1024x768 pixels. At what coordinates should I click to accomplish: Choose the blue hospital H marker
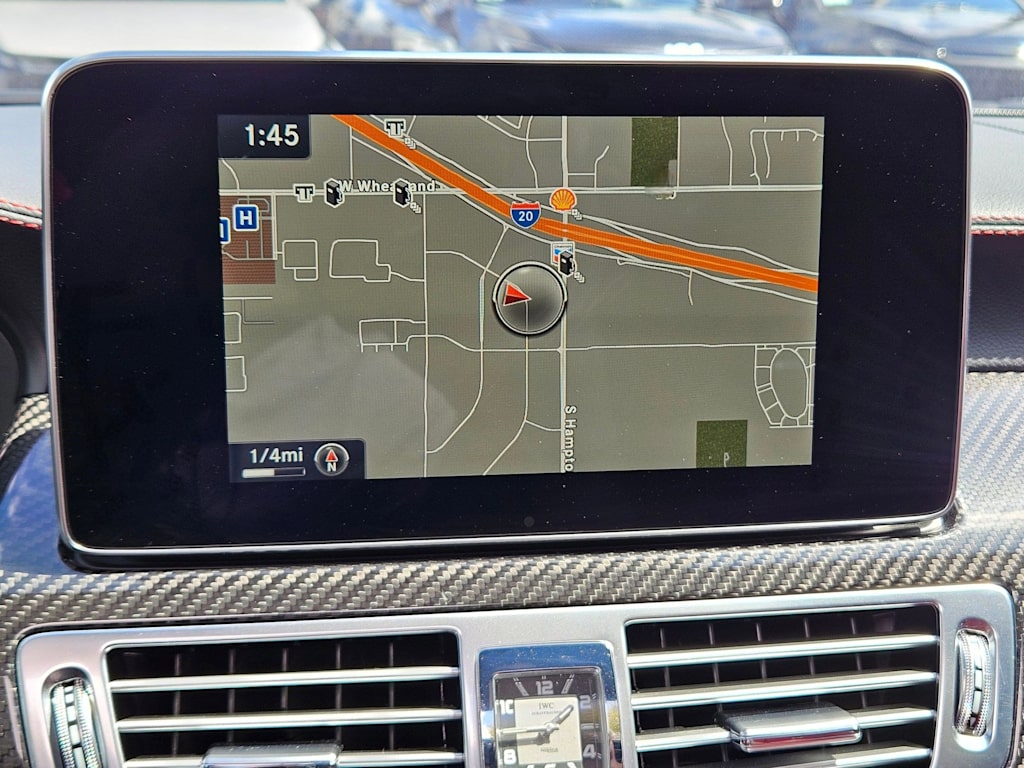(x=245, y=217)
